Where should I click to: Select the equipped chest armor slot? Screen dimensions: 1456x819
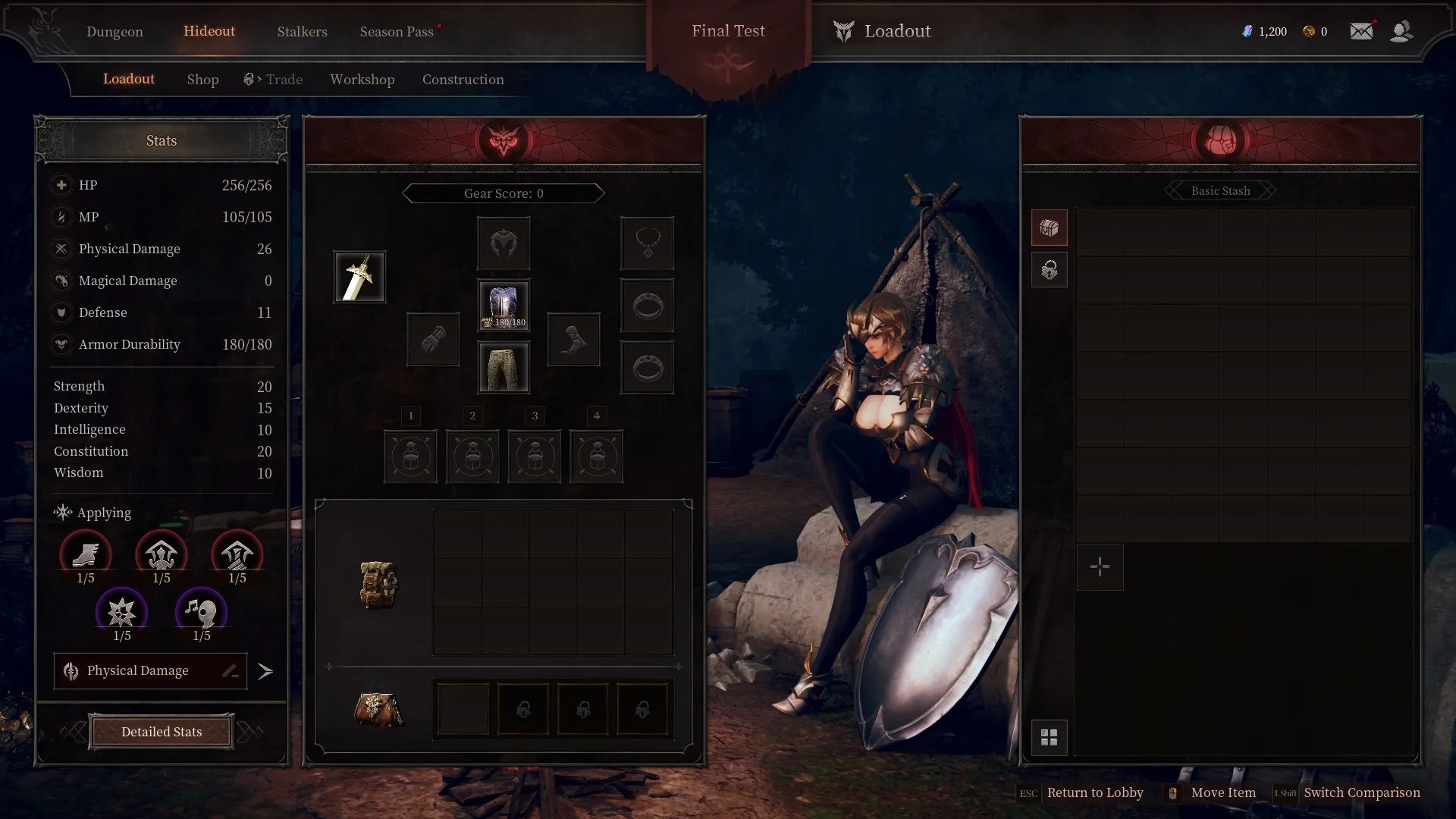coord(504,306)
